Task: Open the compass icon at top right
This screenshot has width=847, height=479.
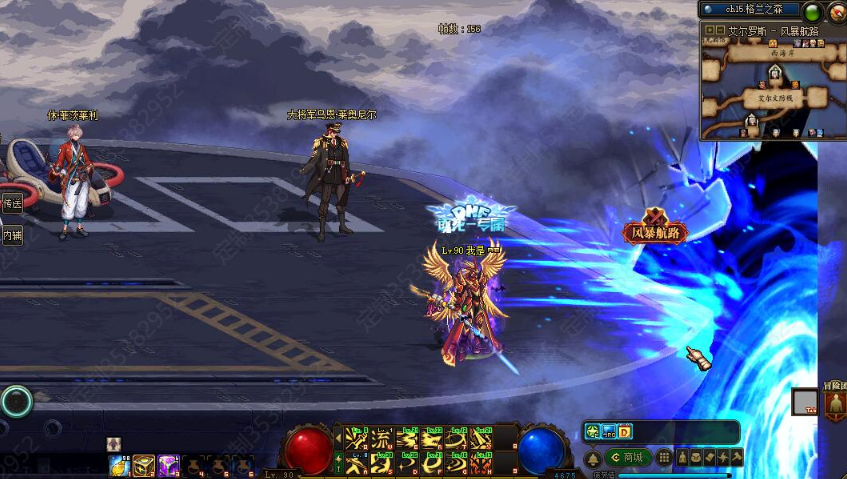Action: [836, 11]
